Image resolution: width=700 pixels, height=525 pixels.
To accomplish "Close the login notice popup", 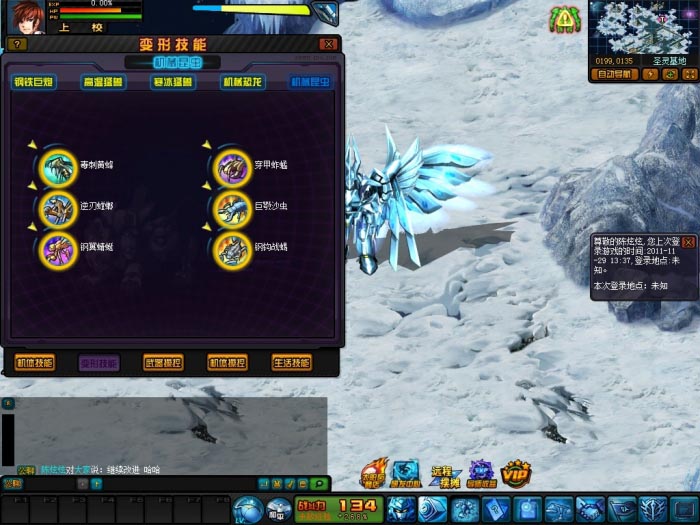I will 688,242.
